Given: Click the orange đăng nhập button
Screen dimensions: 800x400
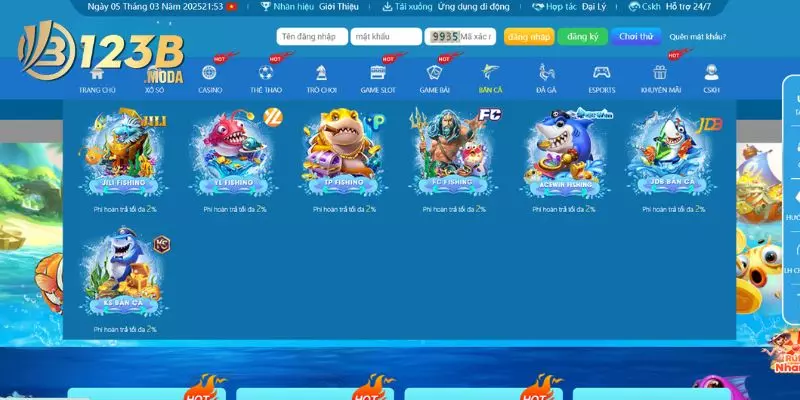Looking at the screenshot, I should click(528, 37).
